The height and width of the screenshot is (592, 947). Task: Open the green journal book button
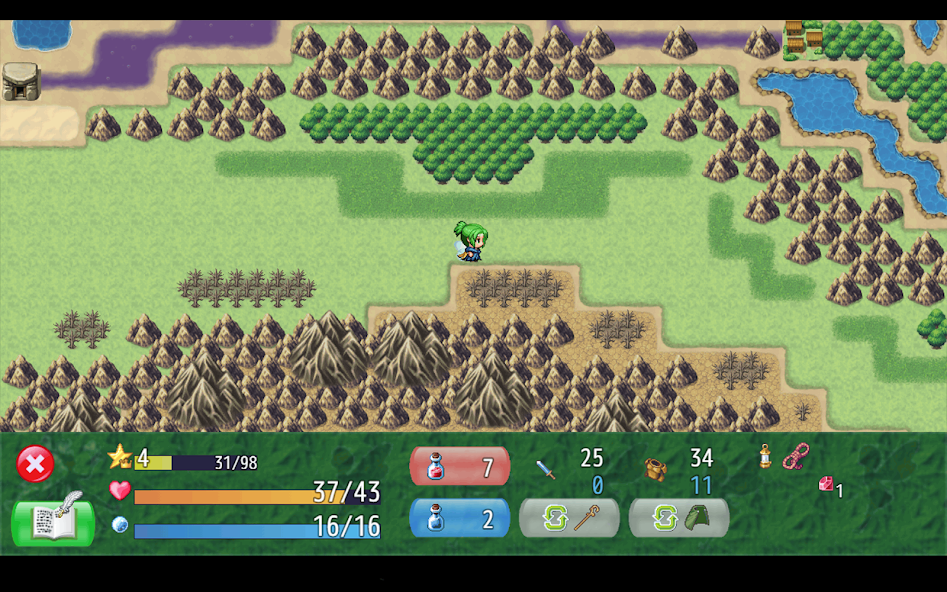pos(53,520)
